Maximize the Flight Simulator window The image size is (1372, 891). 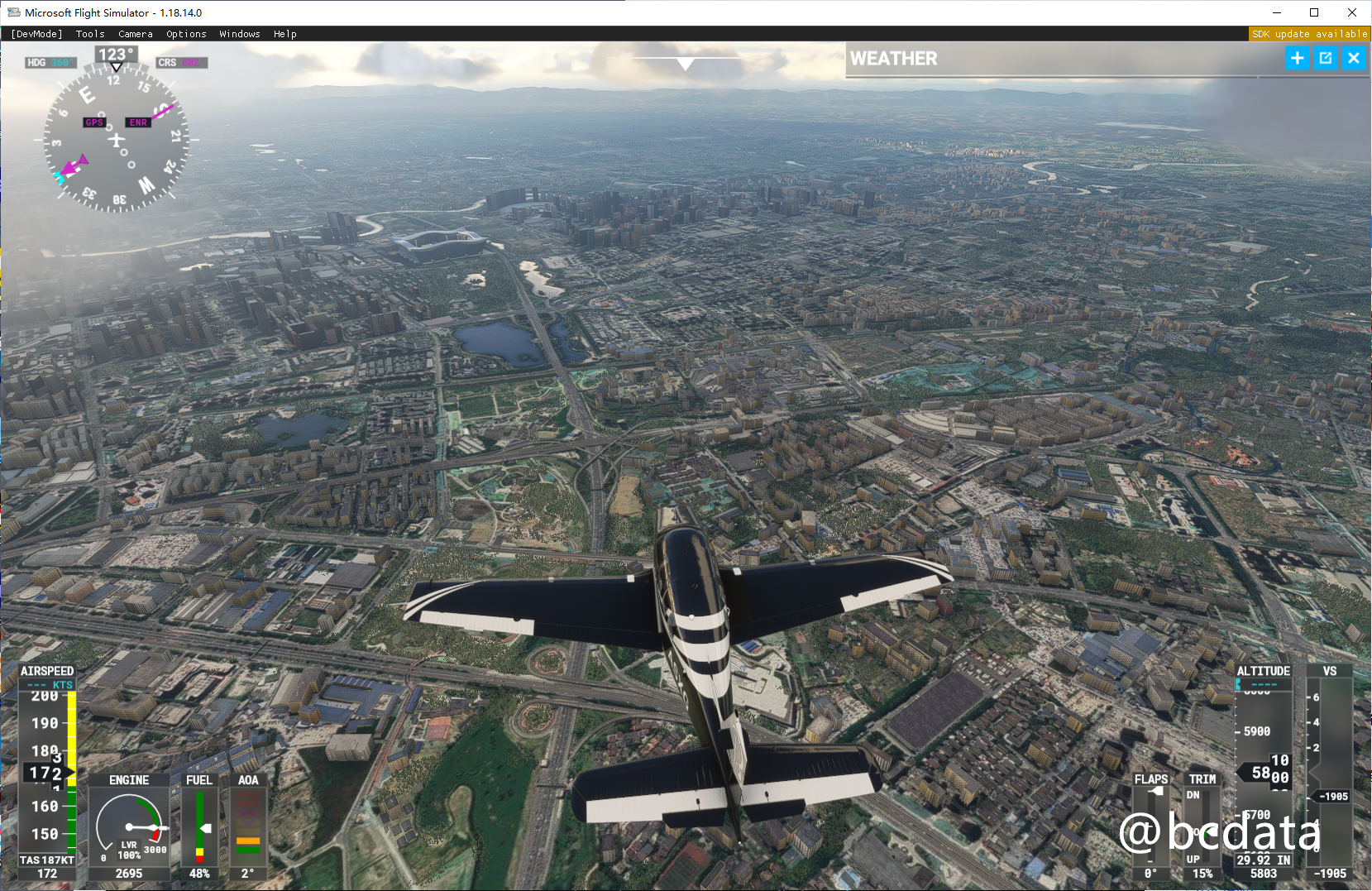(x=1314, y=12)
